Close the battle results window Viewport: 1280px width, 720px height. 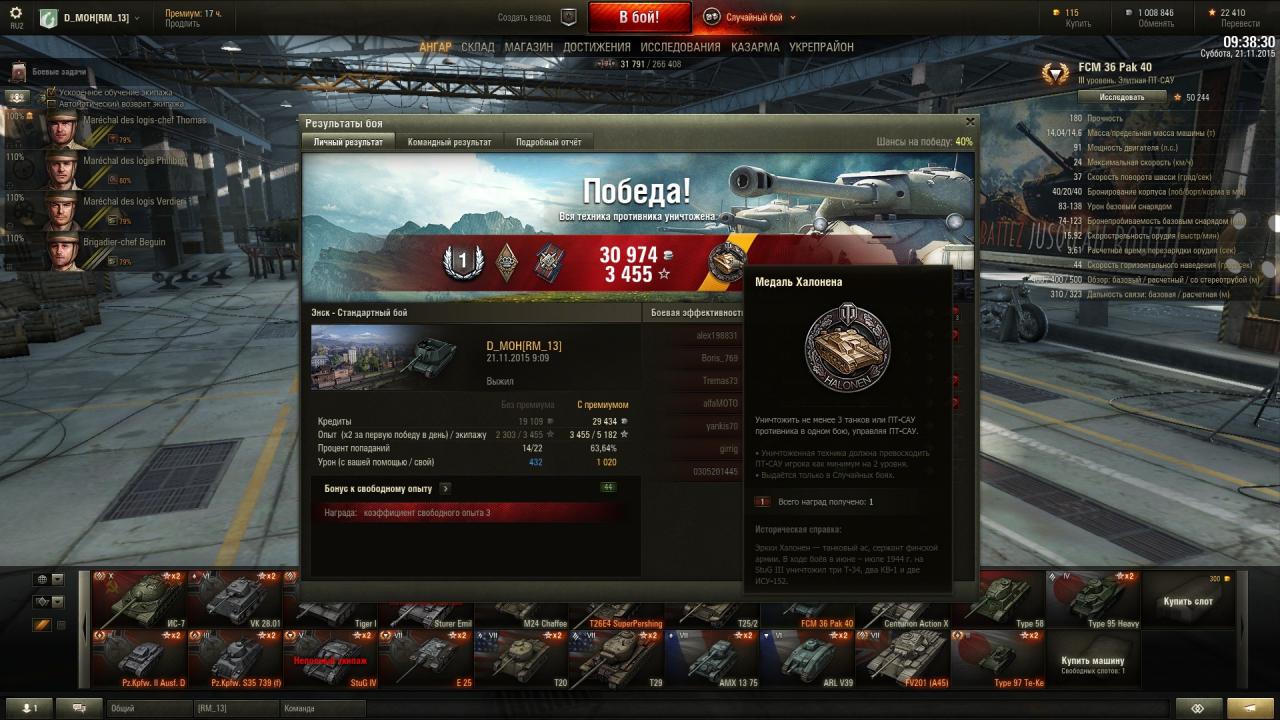click(969, 122)
